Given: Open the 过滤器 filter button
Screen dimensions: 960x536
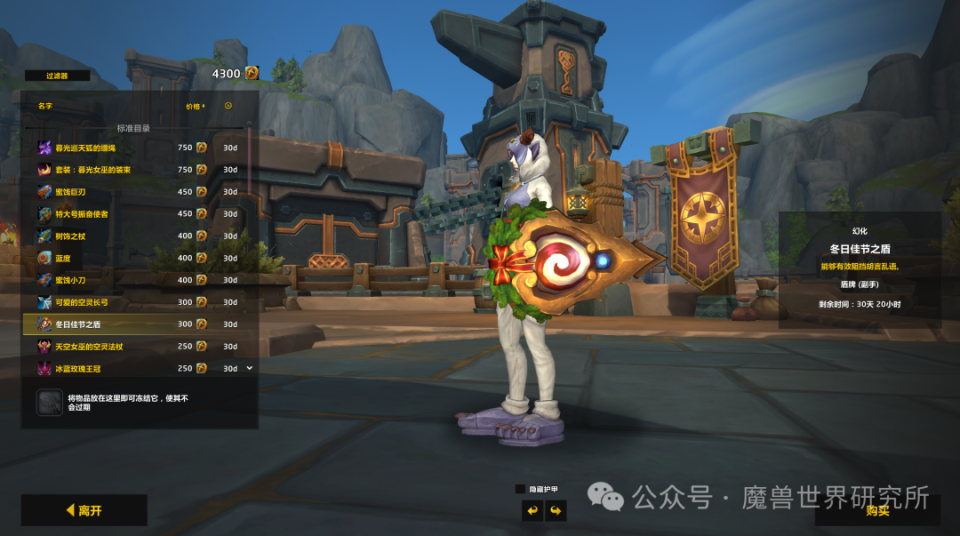Looking at the screenshot, I should (57, 75).
